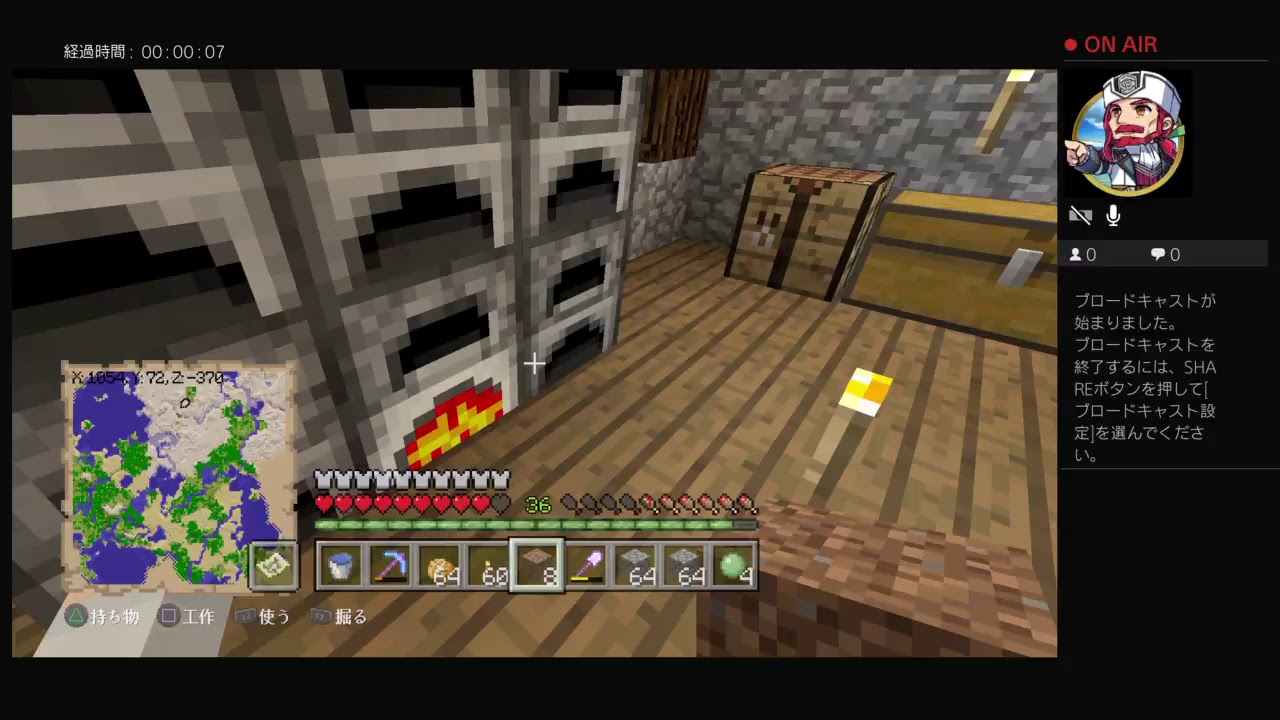
Task: Expand the viewer count showing 0
Action: [1083, 254]
